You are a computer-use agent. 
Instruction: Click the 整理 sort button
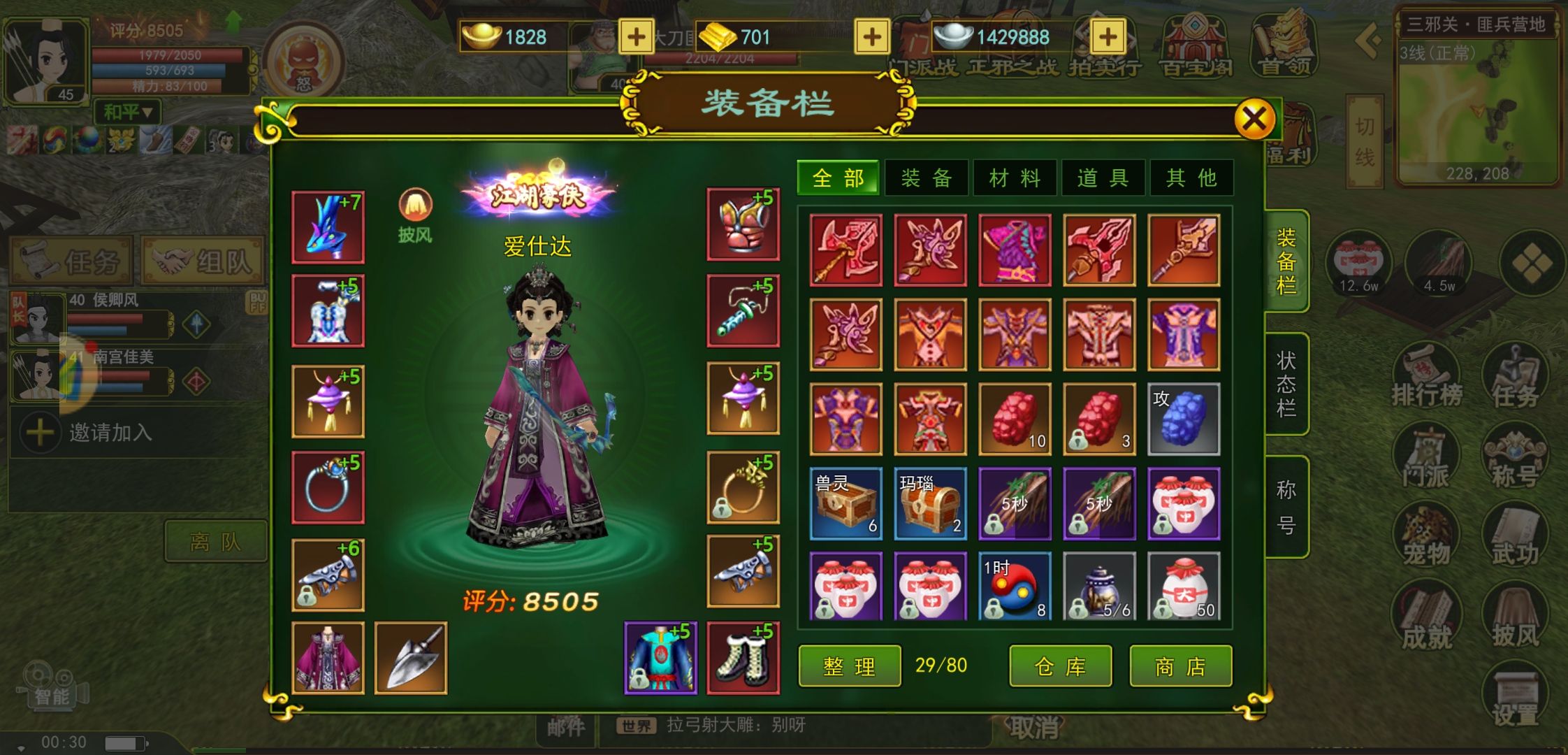tap(849, 666)
